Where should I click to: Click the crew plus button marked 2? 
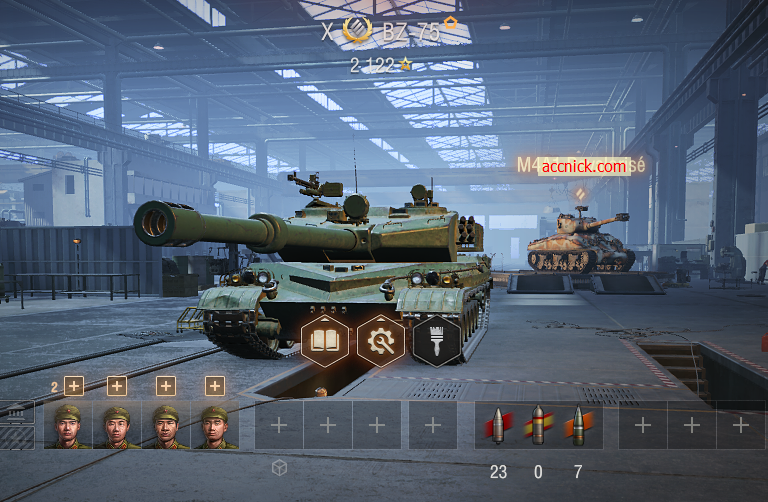pyautogui.click(x=73, y=386)
